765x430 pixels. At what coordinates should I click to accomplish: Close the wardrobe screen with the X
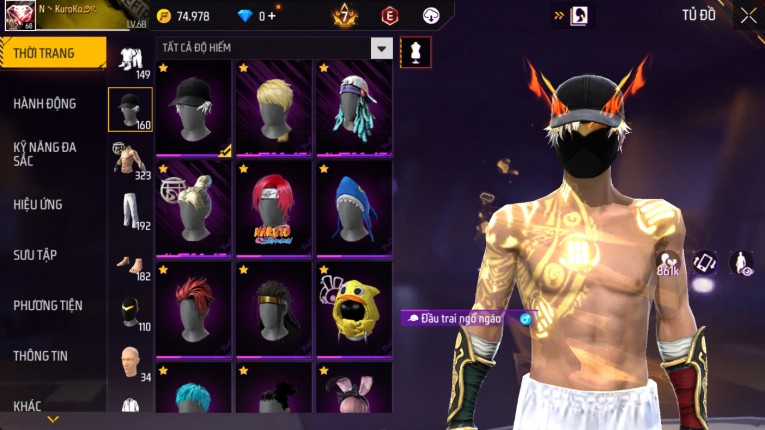[x=748, y=15]
